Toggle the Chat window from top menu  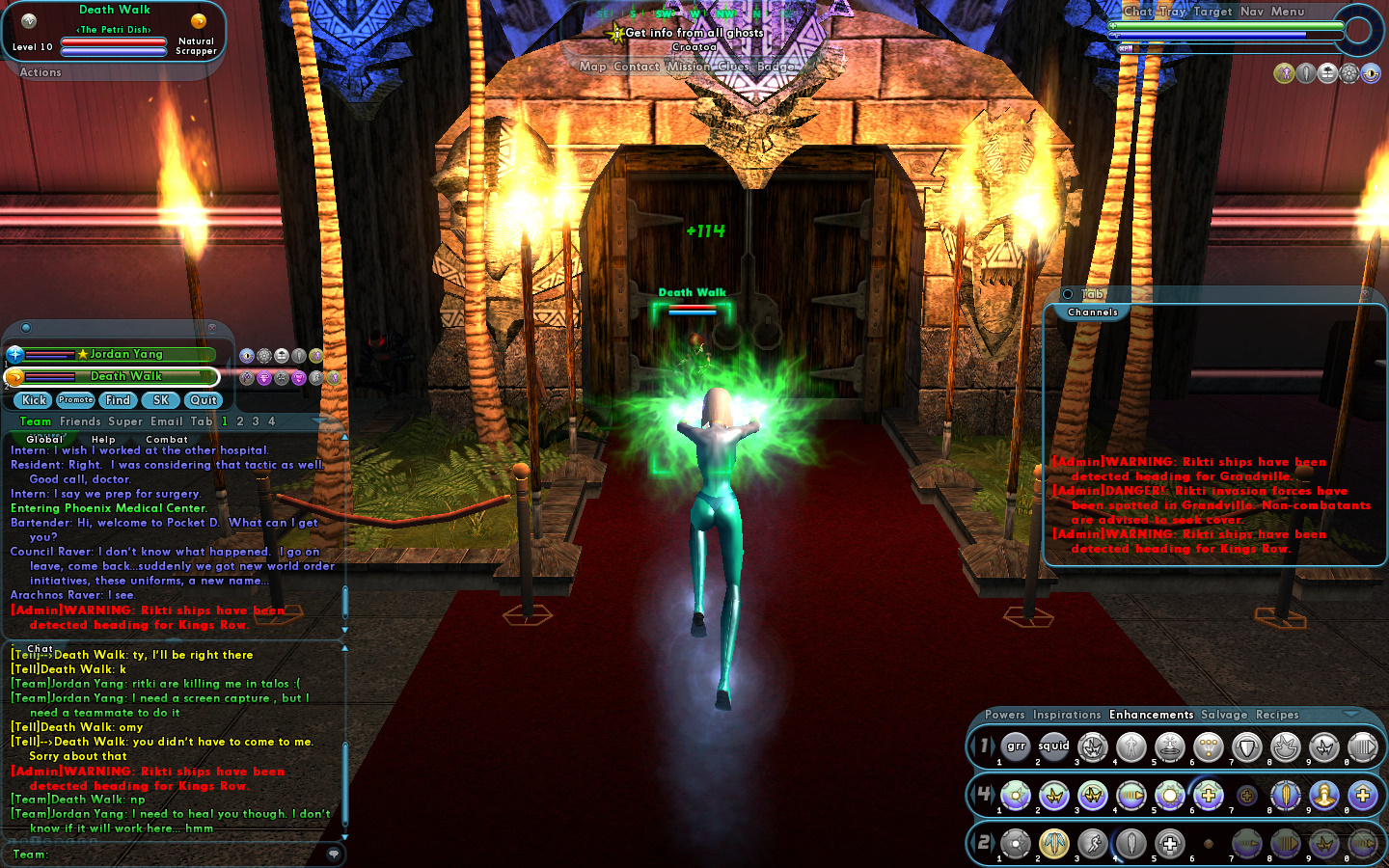(x=1137, y=12)
